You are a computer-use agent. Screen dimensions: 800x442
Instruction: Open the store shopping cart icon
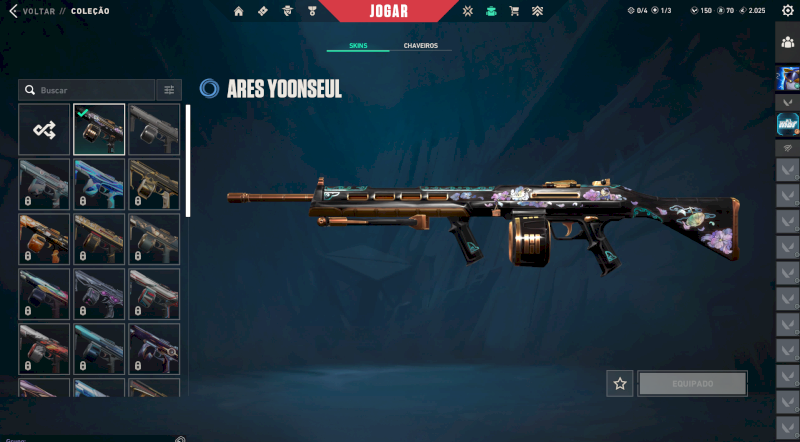click(x=514, y=11)
